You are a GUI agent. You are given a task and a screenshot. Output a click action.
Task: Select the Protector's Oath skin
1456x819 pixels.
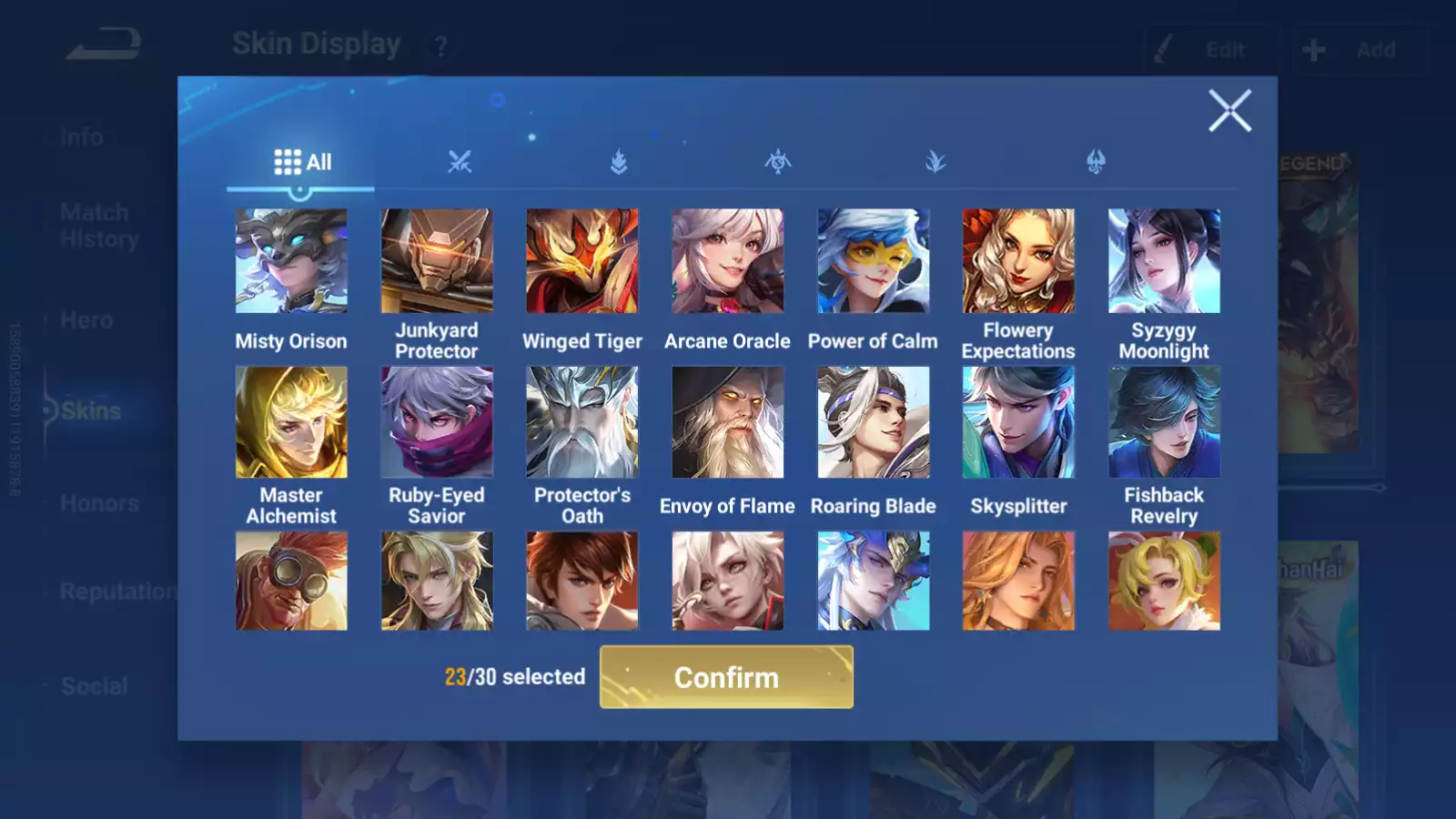pyautogui.click(x=582, y=422)
